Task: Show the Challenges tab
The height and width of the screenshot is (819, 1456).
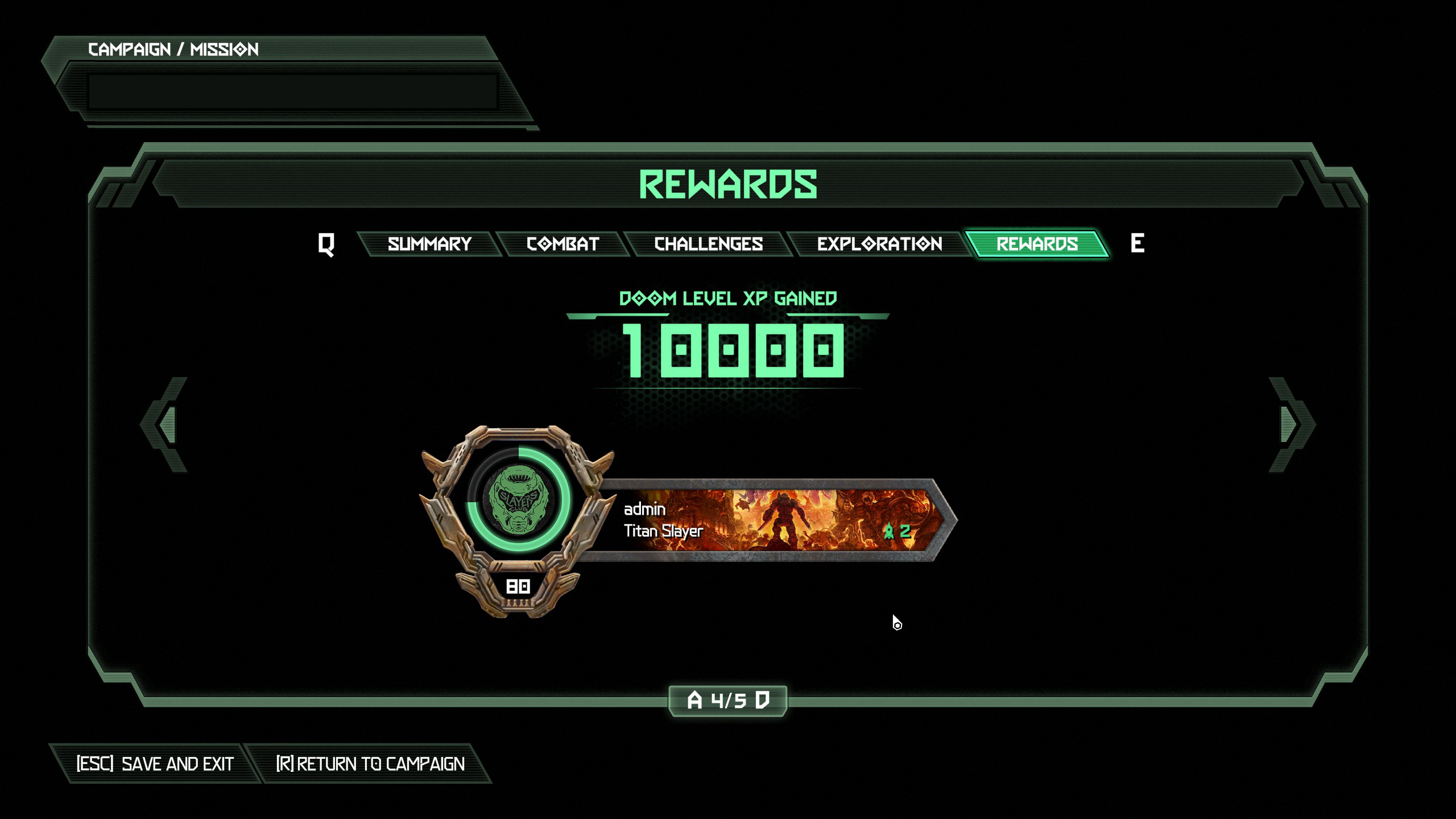Action: (708, 244)
